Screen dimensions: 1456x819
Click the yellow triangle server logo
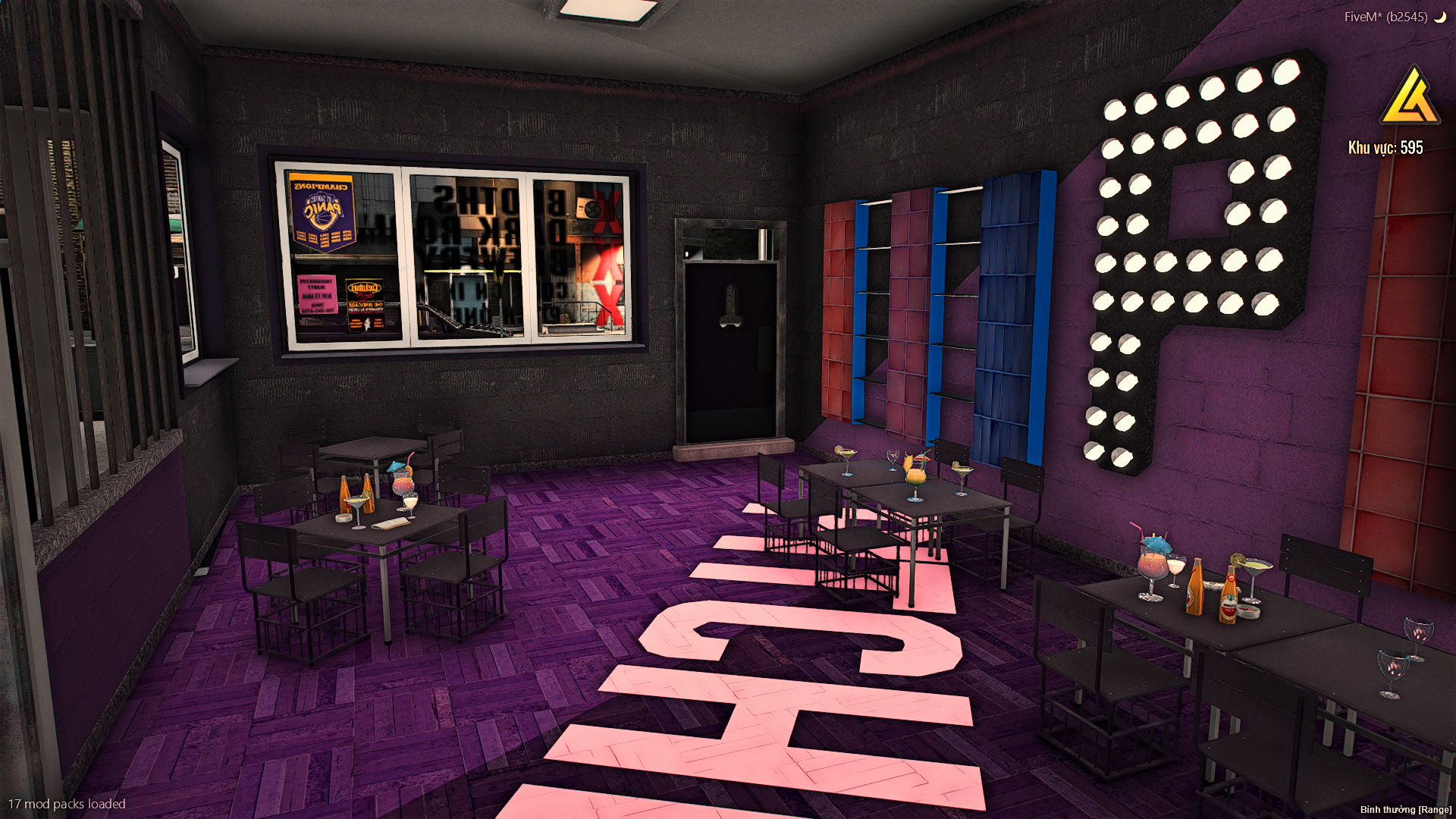[1410, 98]
